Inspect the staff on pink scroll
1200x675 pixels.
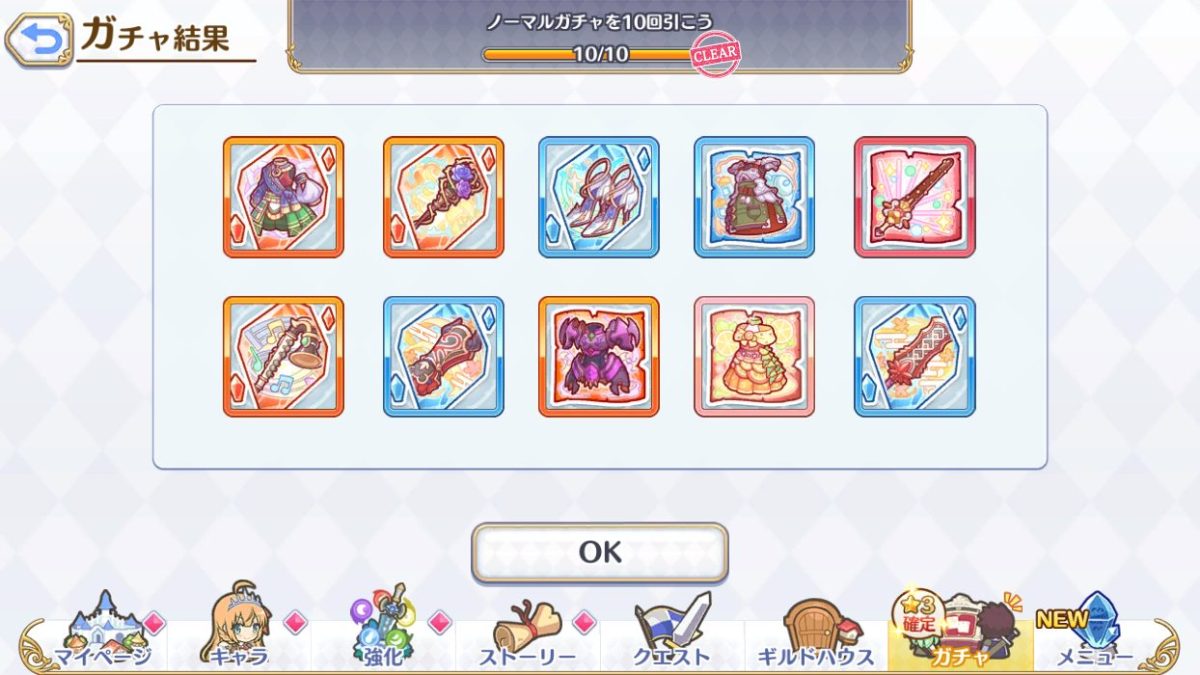coord(914,197)
